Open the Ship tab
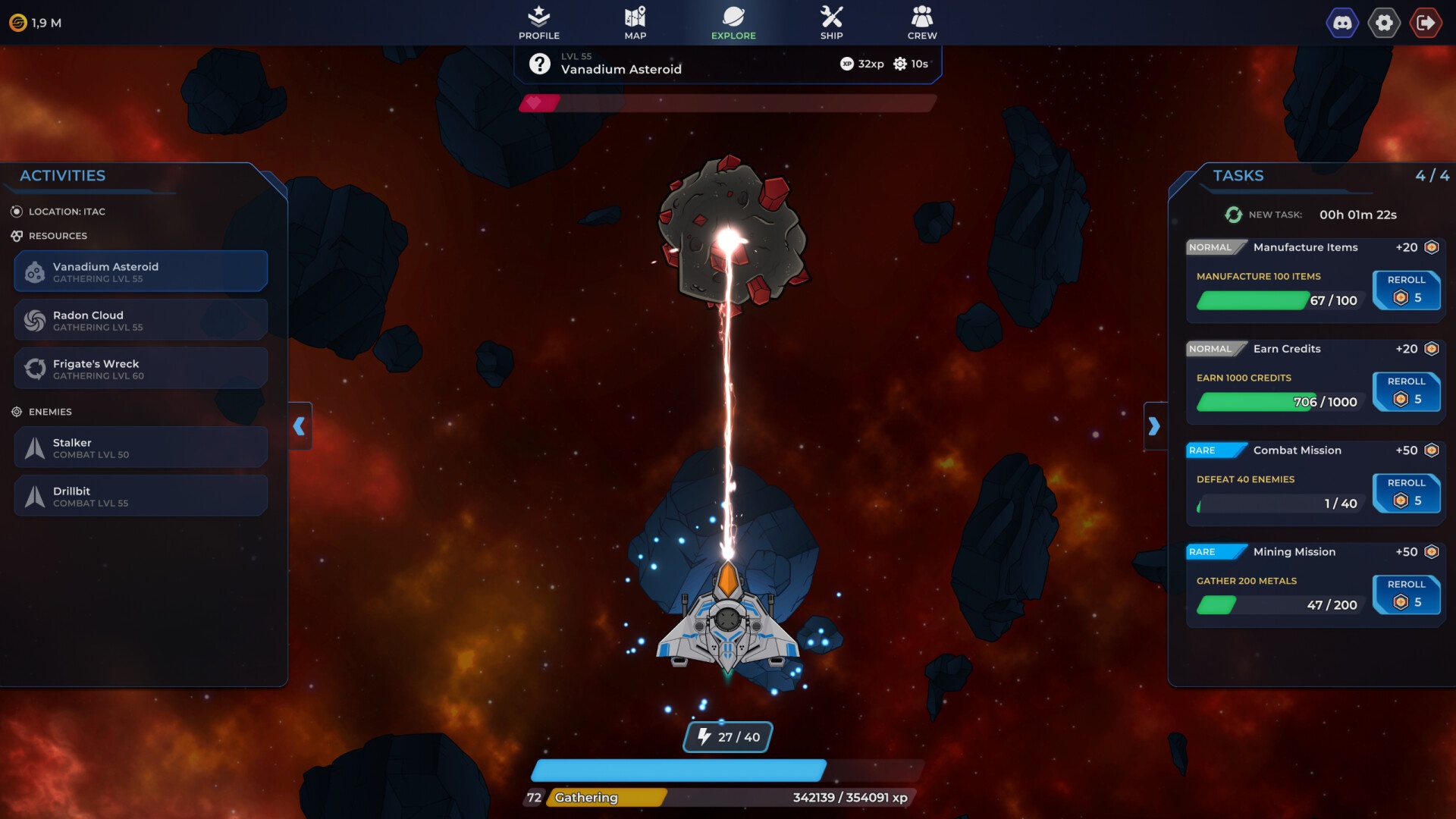The width and height of the screenshot is (1456, 819). [831, 23]
